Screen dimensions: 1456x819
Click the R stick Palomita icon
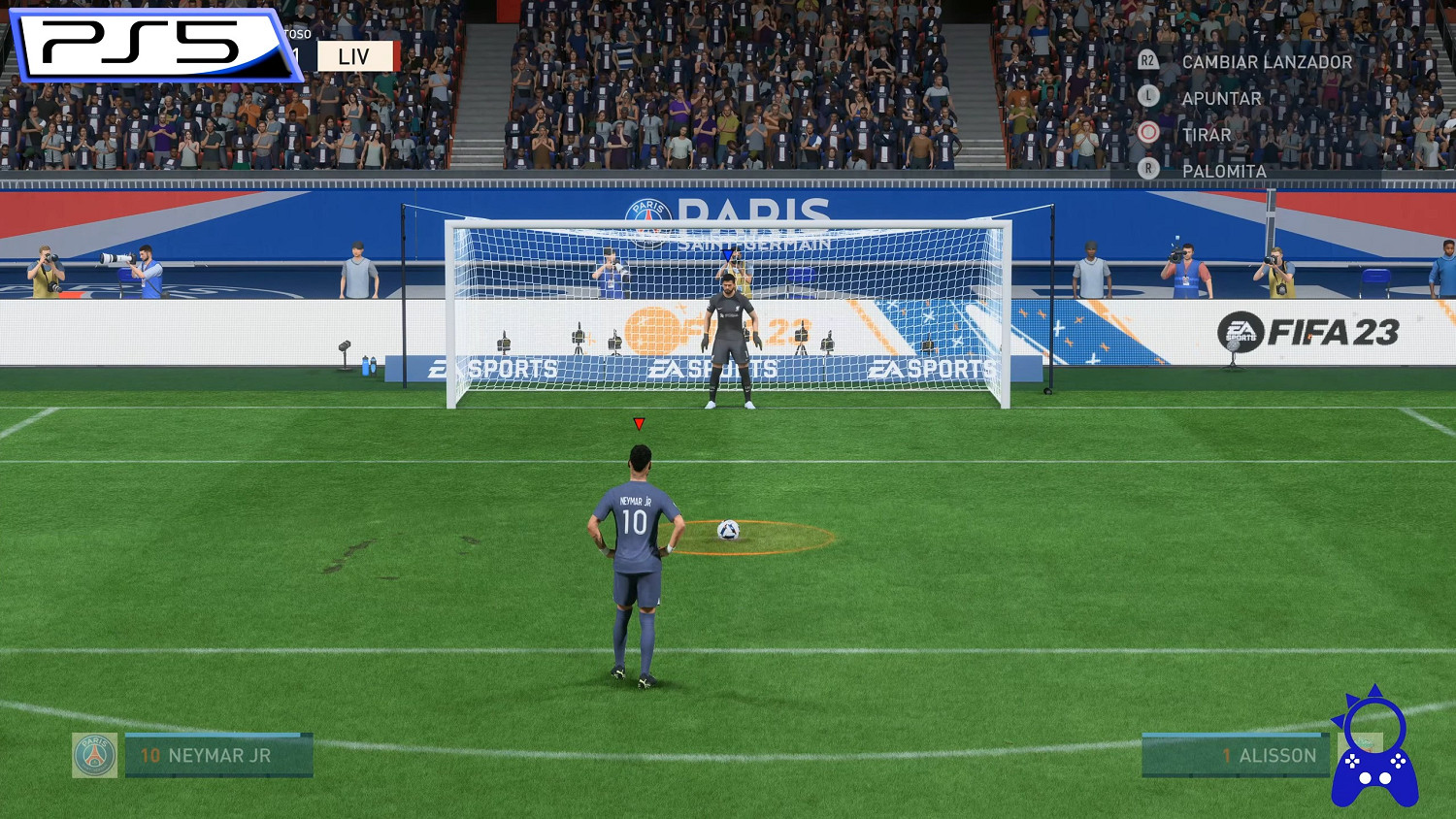pos(1151,169)
